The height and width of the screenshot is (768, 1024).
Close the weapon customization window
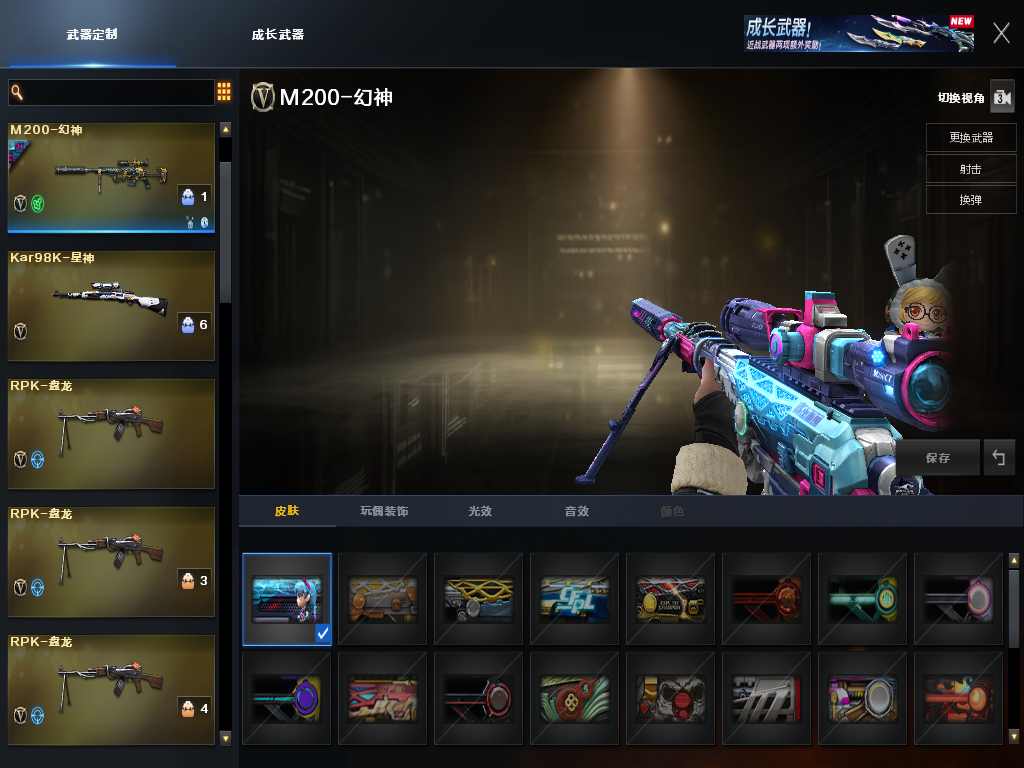click(x=1001, y=33)
